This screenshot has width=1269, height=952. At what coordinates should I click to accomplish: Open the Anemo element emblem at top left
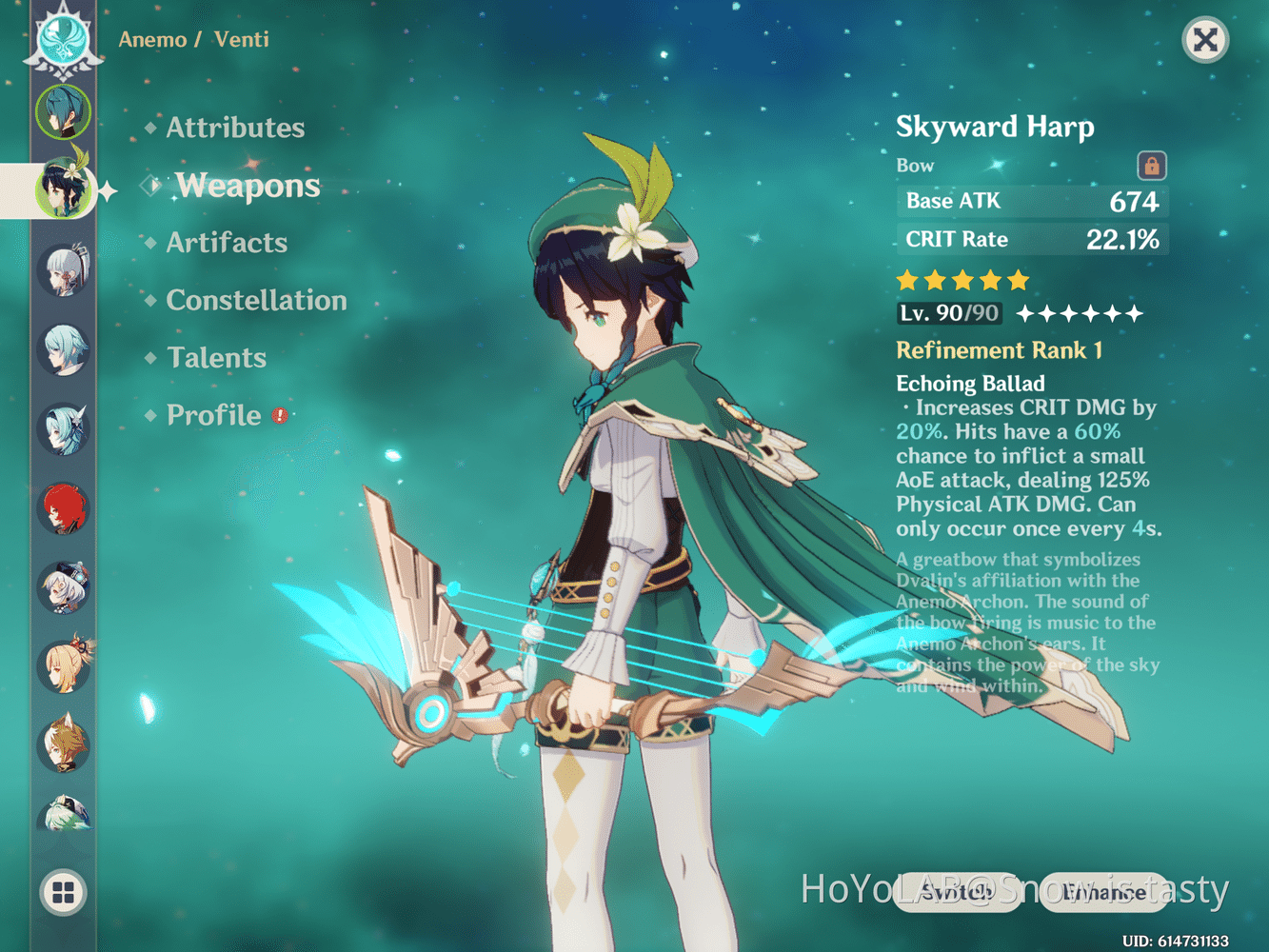pyautogui.click(x=60, y=40)
